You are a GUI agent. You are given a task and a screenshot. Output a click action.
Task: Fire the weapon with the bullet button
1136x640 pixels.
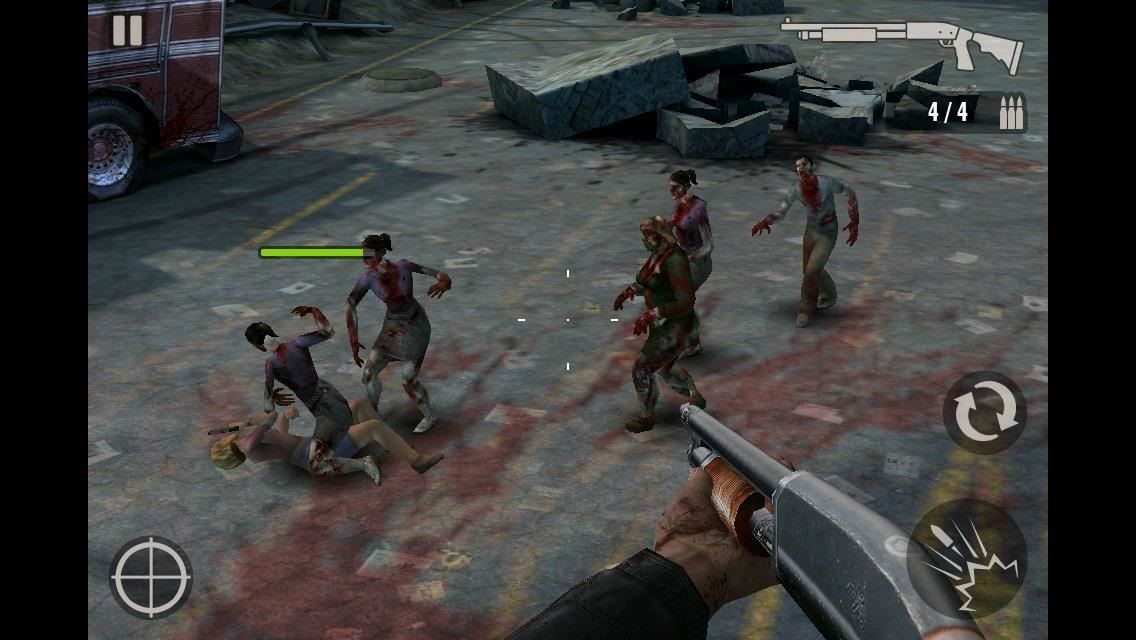pyautogui.click(x=966, y=559)
